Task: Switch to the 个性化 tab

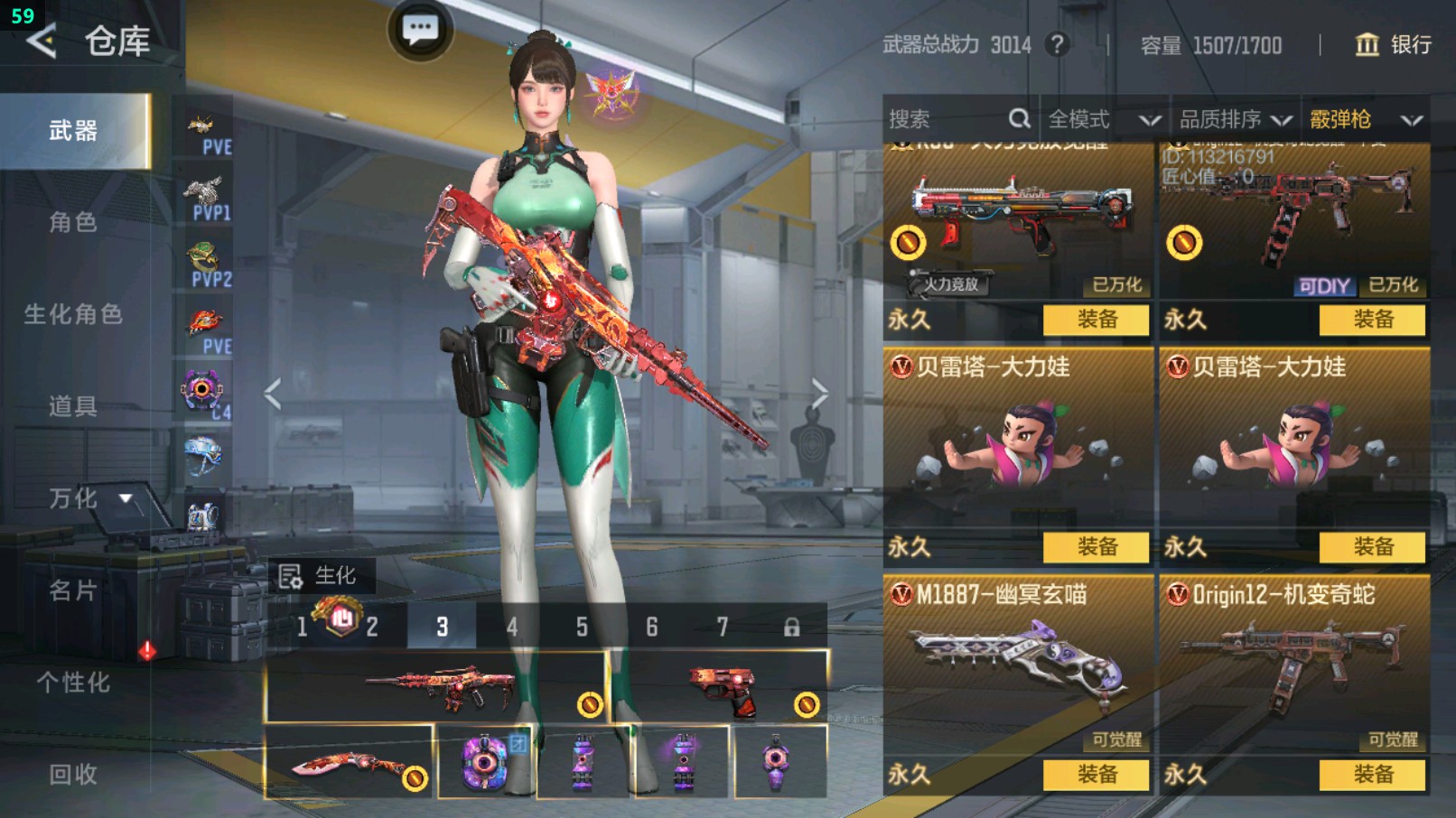Action: pos(74,683)
